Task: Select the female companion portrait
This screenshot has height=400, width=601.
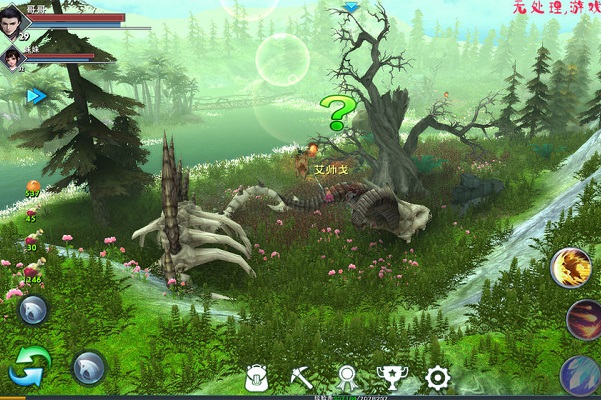Action: point(13,58)
